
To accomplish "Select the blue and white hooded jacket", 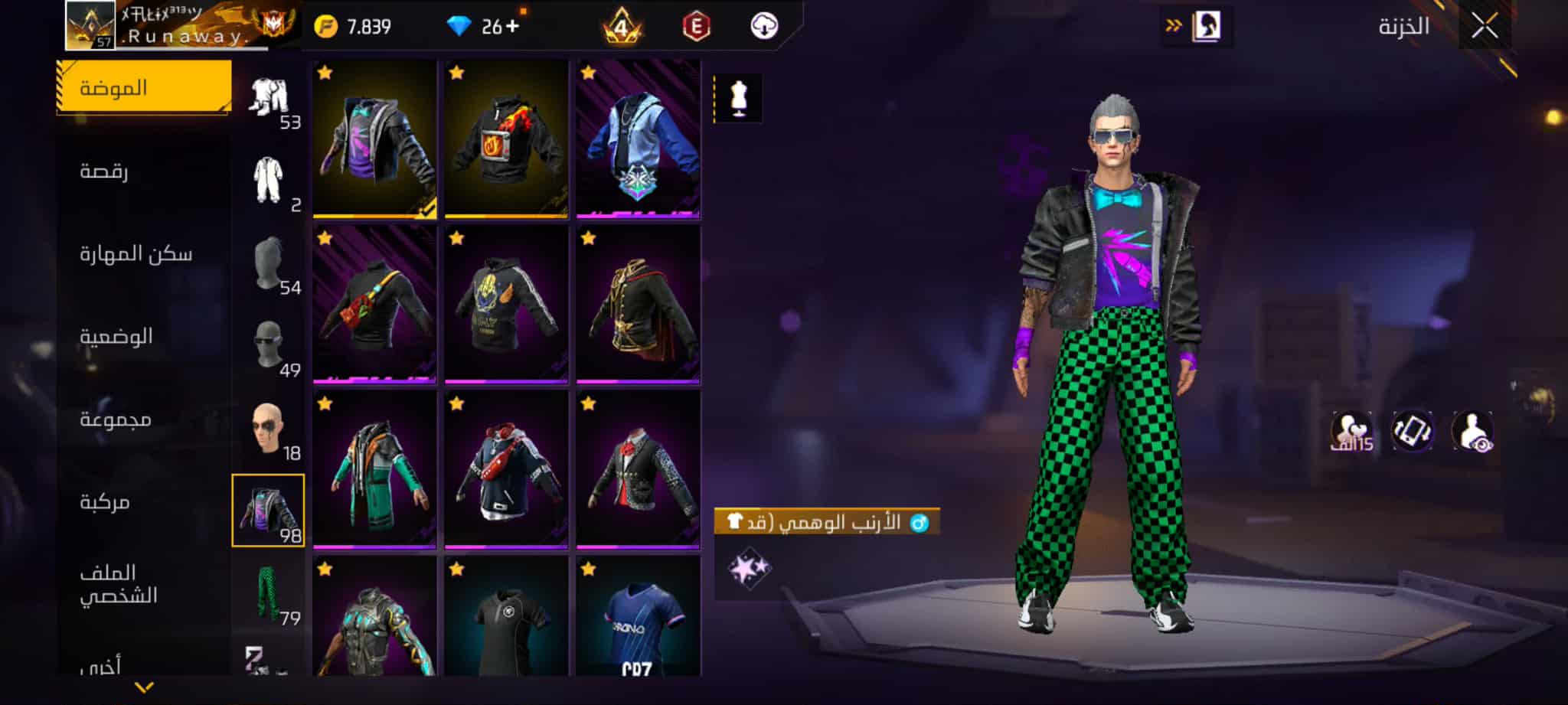I will [638, 139].
